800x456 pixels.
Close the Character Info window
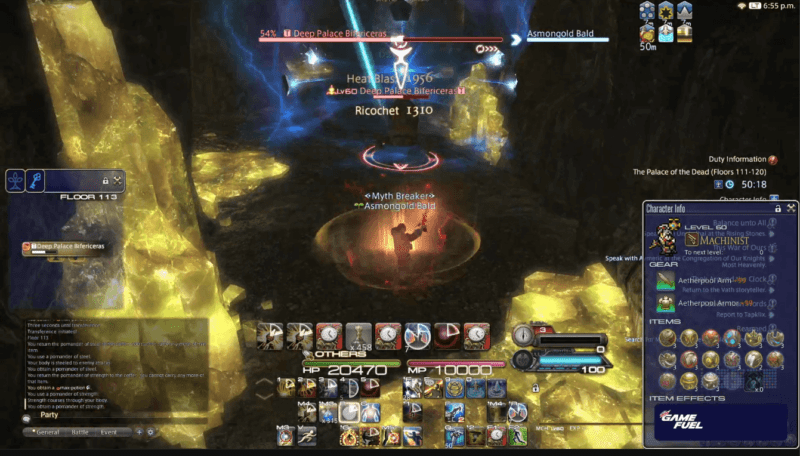[791, 208]
